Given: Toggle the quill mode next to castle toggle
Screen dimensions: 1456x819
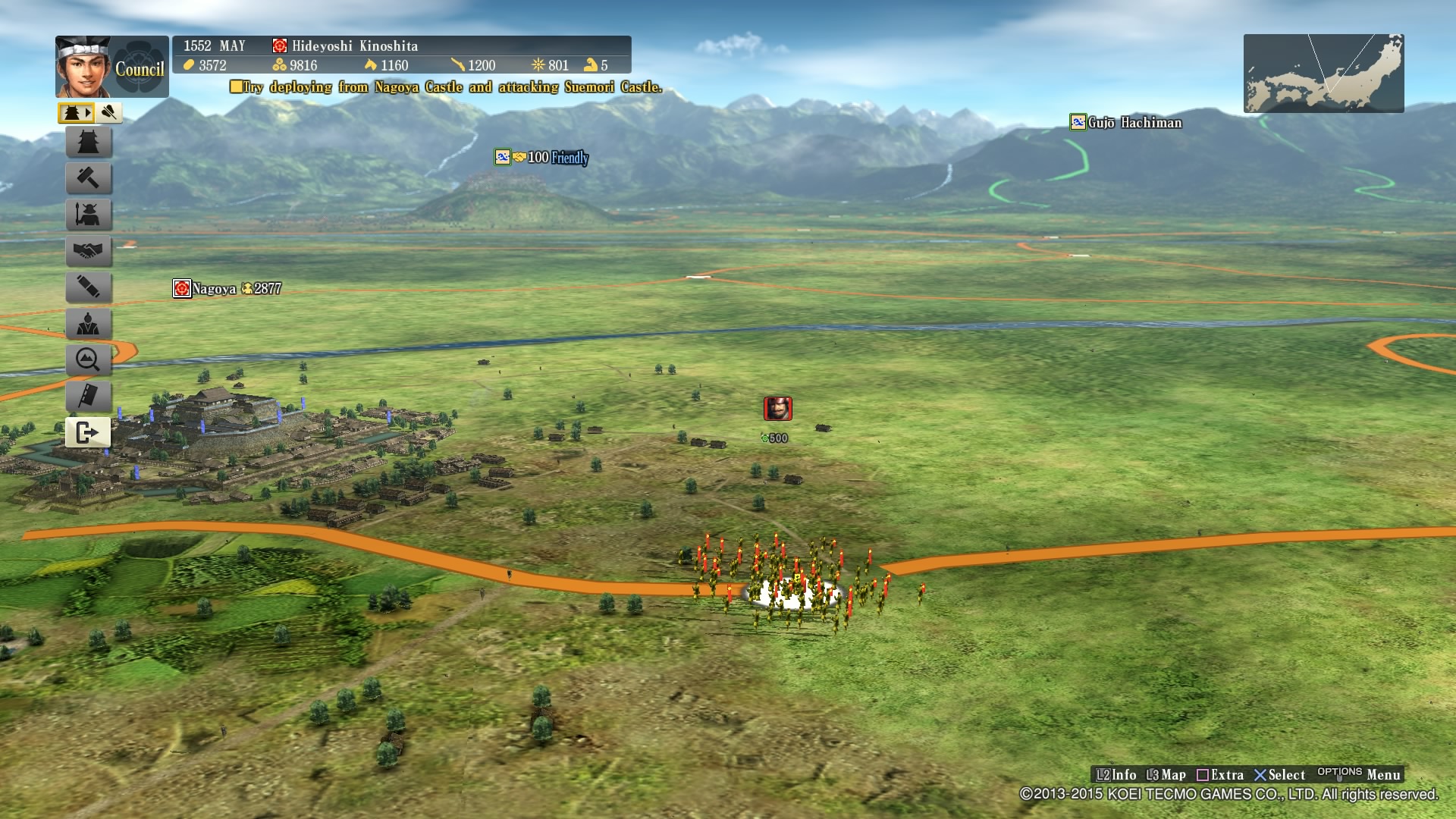Looking at the screenshot, I should click(108, 112).
